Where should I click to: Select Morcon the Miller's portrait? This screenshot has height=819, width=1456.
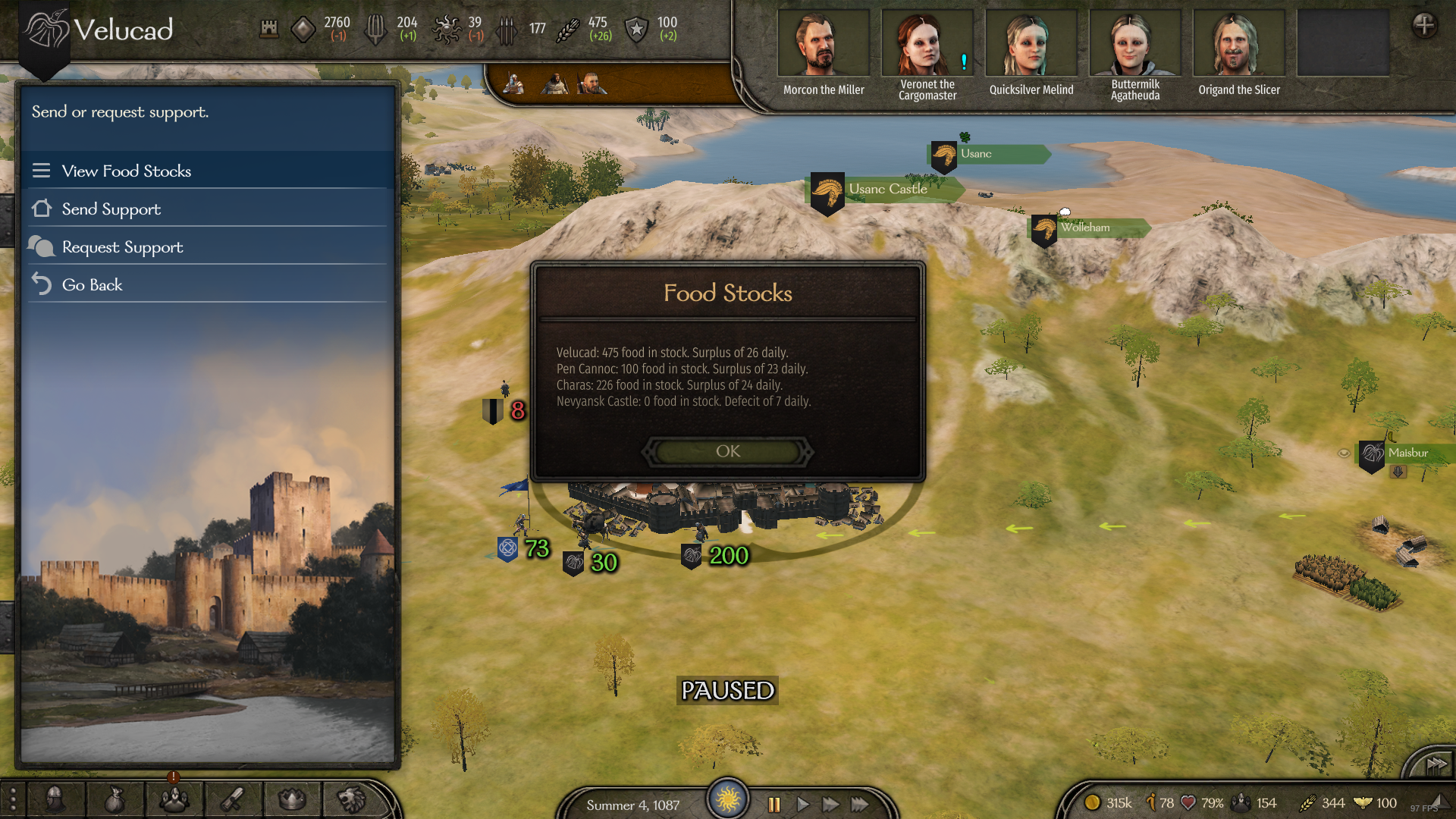tap(823, 44)
